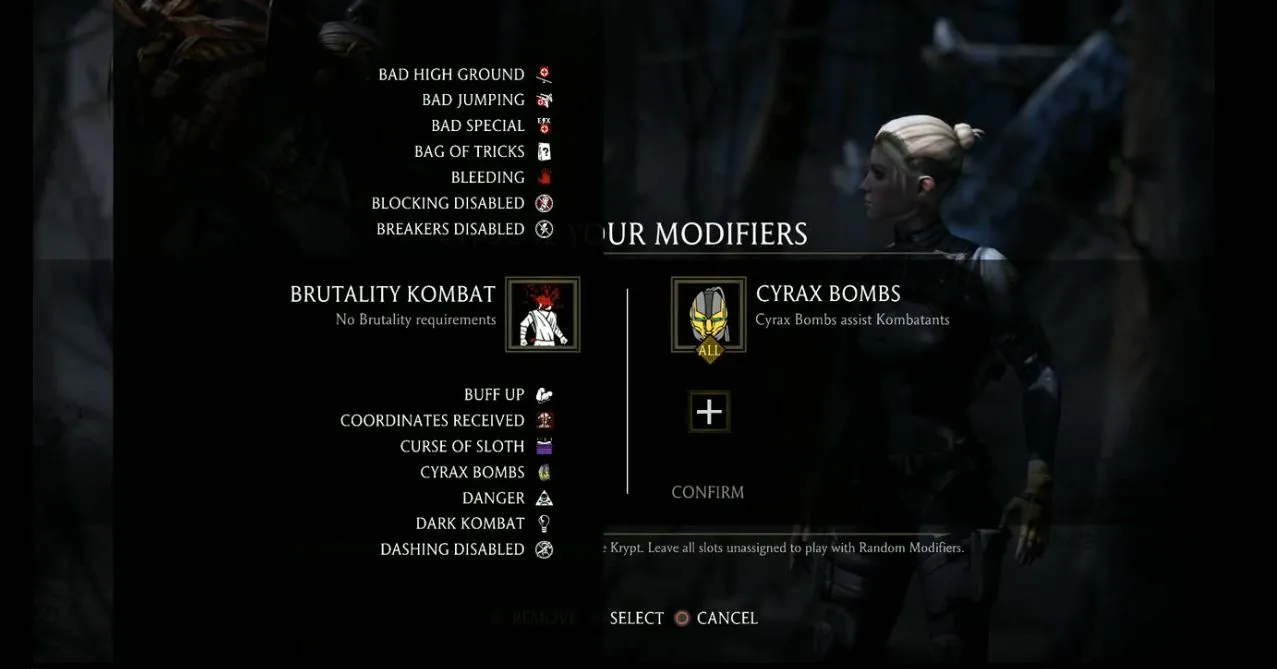
Task: Pick the Dashing Disabled modifier
Action: pos(452,550)
